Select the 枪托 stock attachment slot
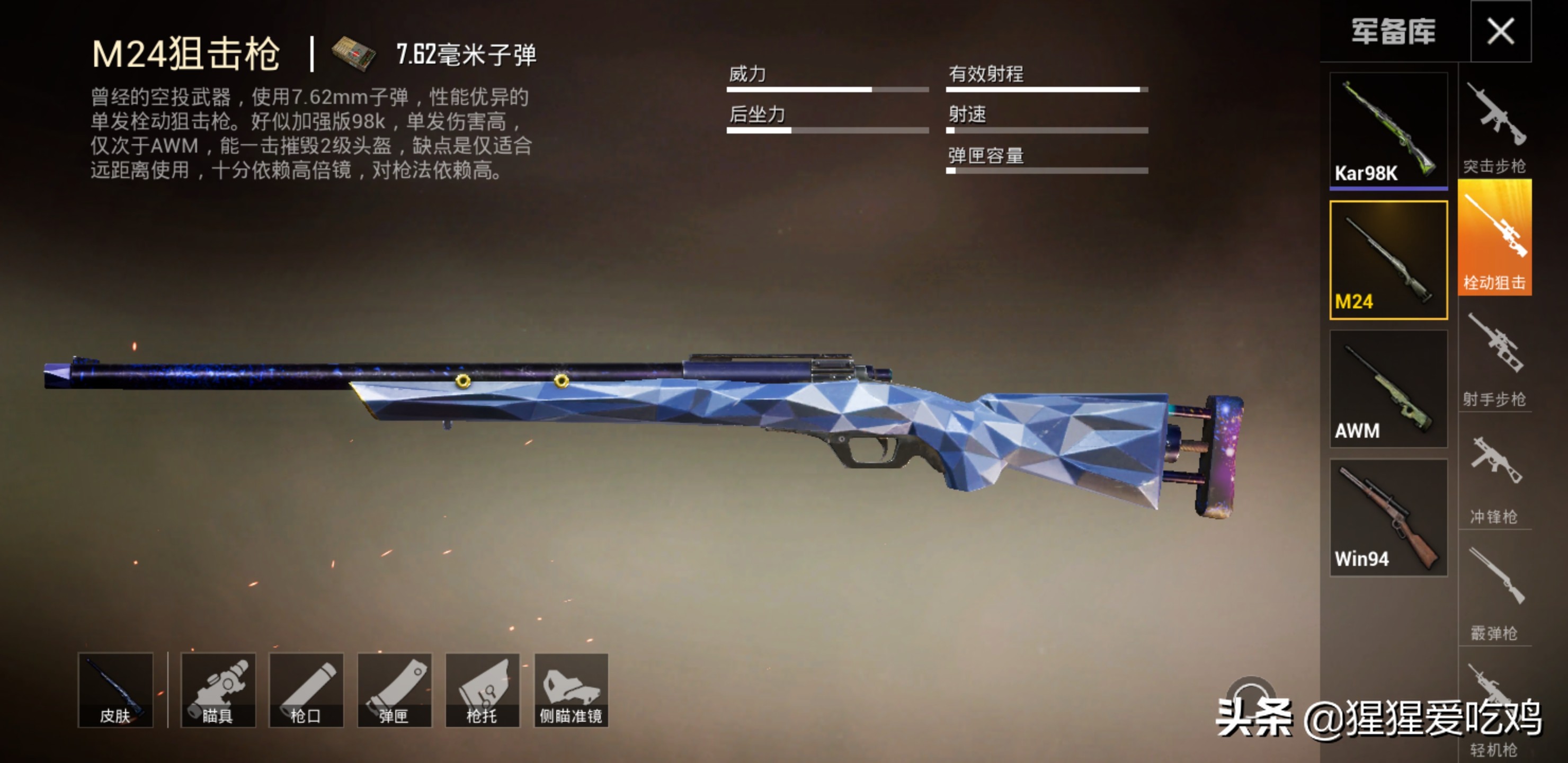Image resolution: width=1568 pixels, height=763 pixels. pyautogui.click(x=482, y=690)
